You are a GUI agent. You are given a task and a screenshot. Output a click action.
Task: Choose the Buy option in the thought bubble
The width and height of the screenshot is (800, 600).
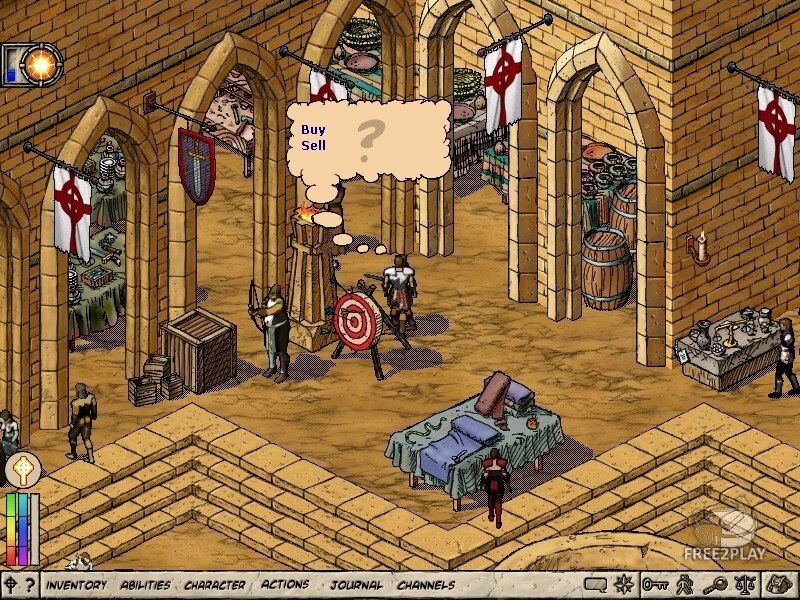coord(313,130)
